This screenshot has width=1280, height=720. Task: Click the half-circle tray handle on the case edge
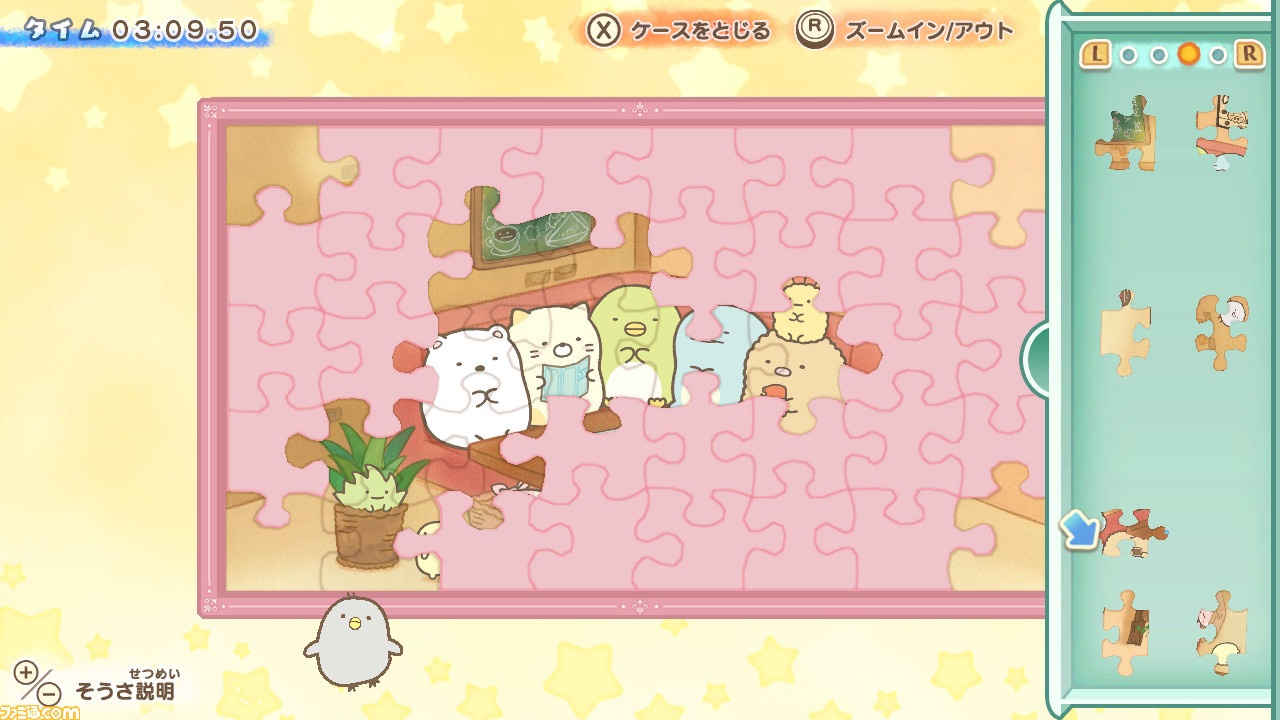coord(1036,360)
